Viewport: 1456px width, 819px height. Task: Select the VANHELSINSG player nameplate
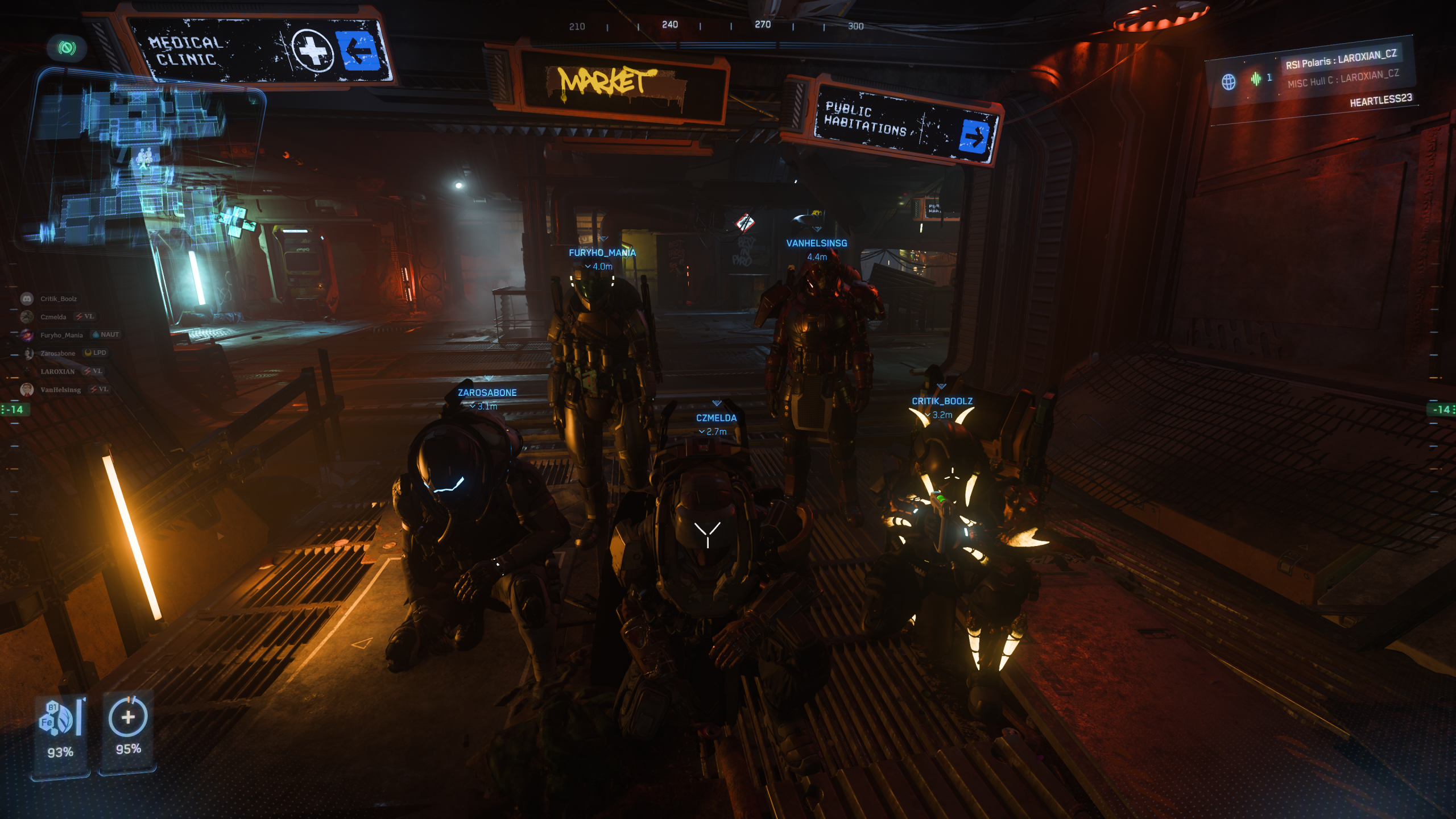[x=816, y=243]
